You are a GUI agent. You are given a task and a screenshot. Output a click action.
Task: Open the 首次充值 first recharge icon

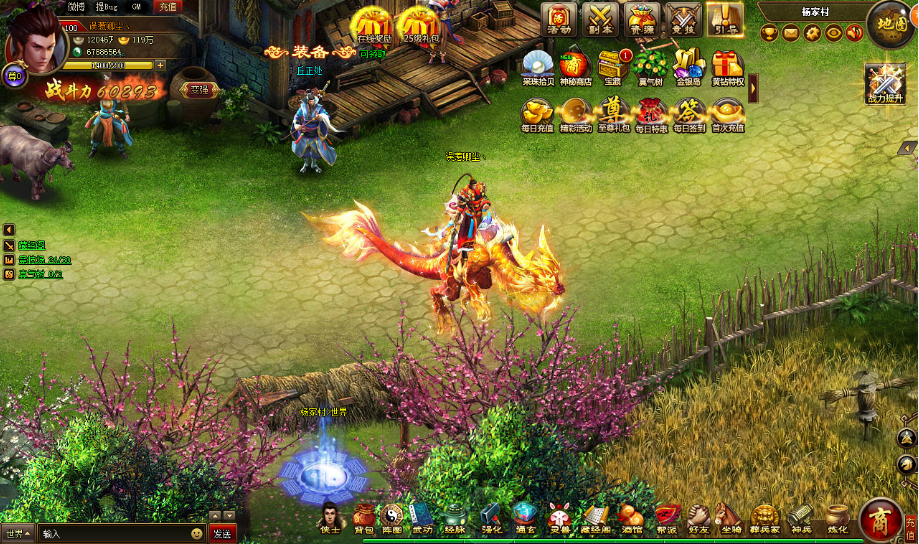(x=727, y=114)
